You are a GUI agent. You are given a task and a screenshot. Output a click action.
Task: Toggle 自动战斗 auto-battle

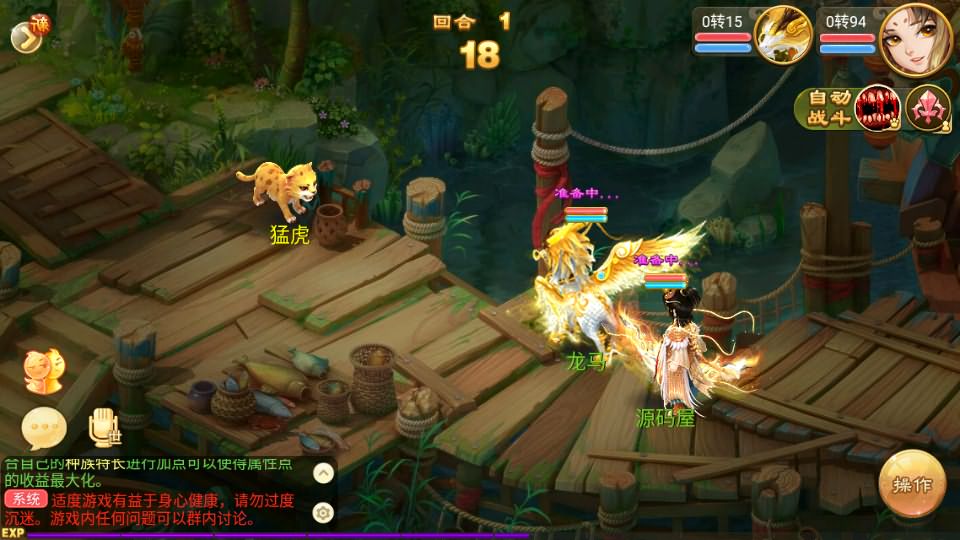pos(828,108)
